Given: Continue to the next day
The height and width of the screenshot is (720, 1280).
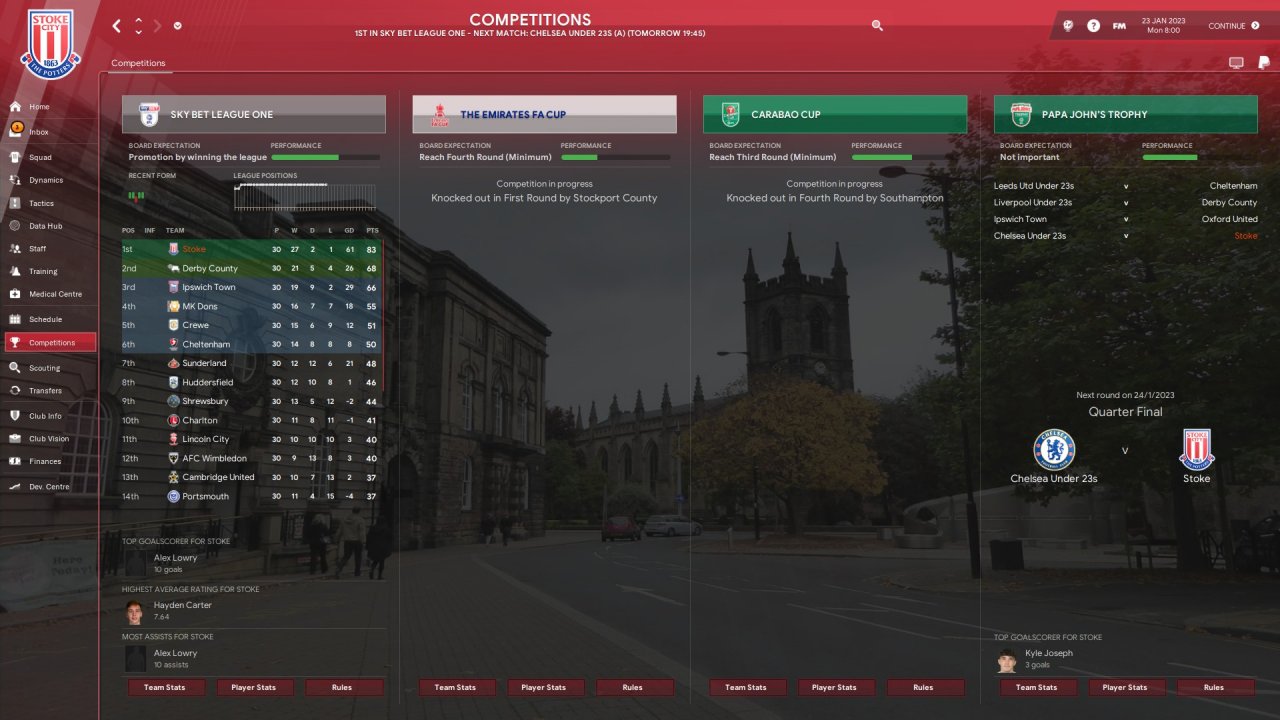Looking at the screenshot, I should click(1233, 26).
